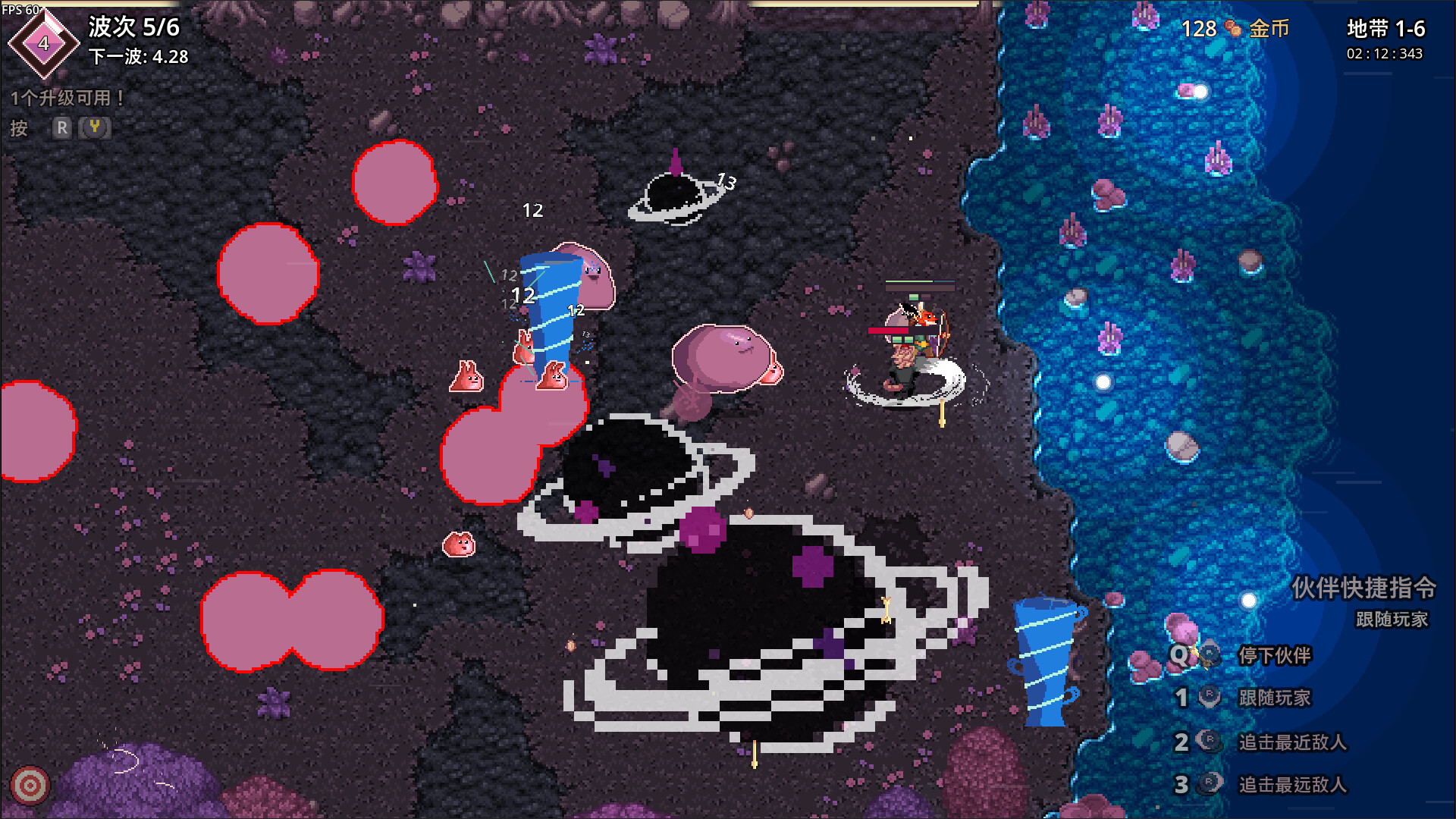Choose the 跟随玩家 command in the list
Viewport: 1456px width, 819px height.
tap(1274, 698)
